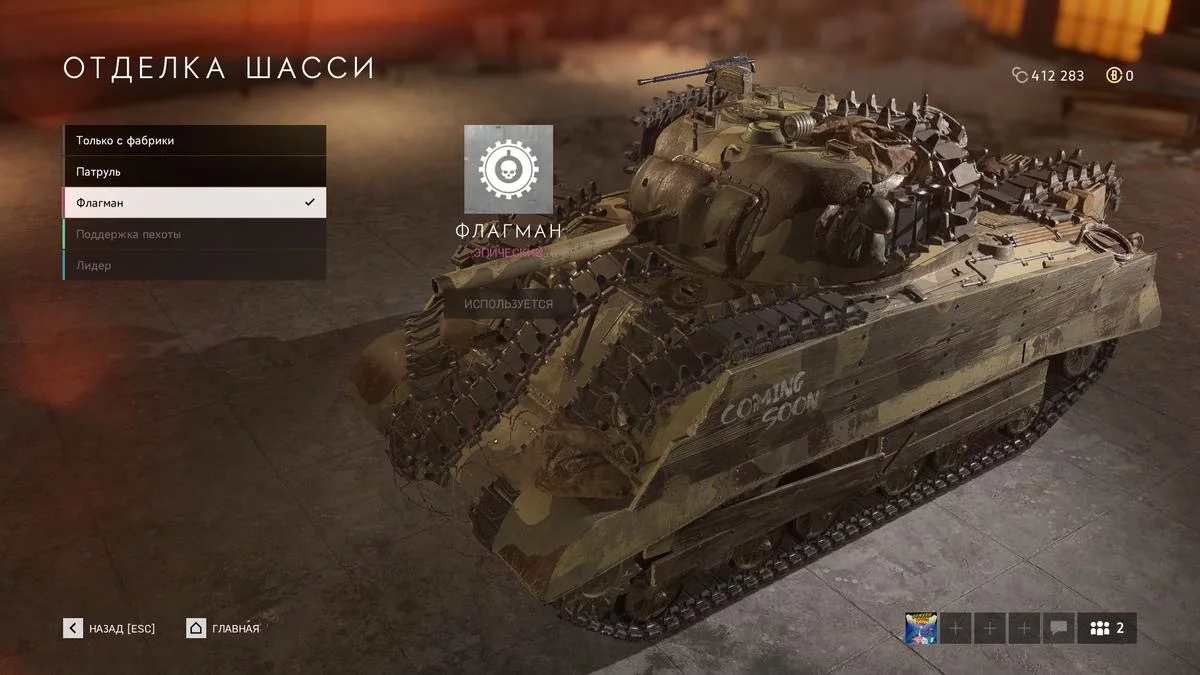Pick the "Поддержка пехоты" skin option
Viewport: 1200px width, 675px height.
point(194,234)
